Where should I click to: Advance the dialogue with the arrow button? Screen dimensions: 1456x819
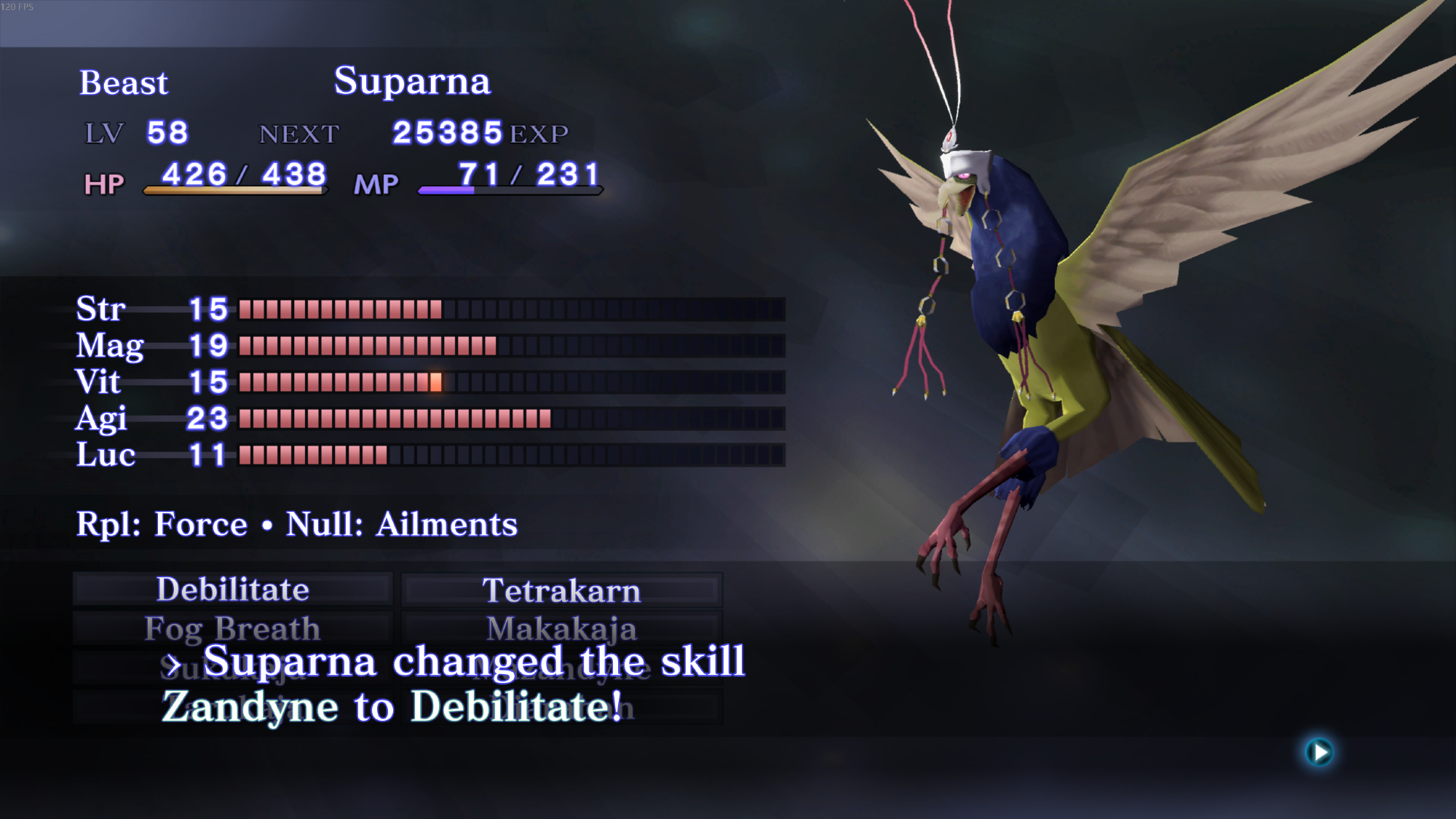pyautogui.click(x=1318, y=752)
